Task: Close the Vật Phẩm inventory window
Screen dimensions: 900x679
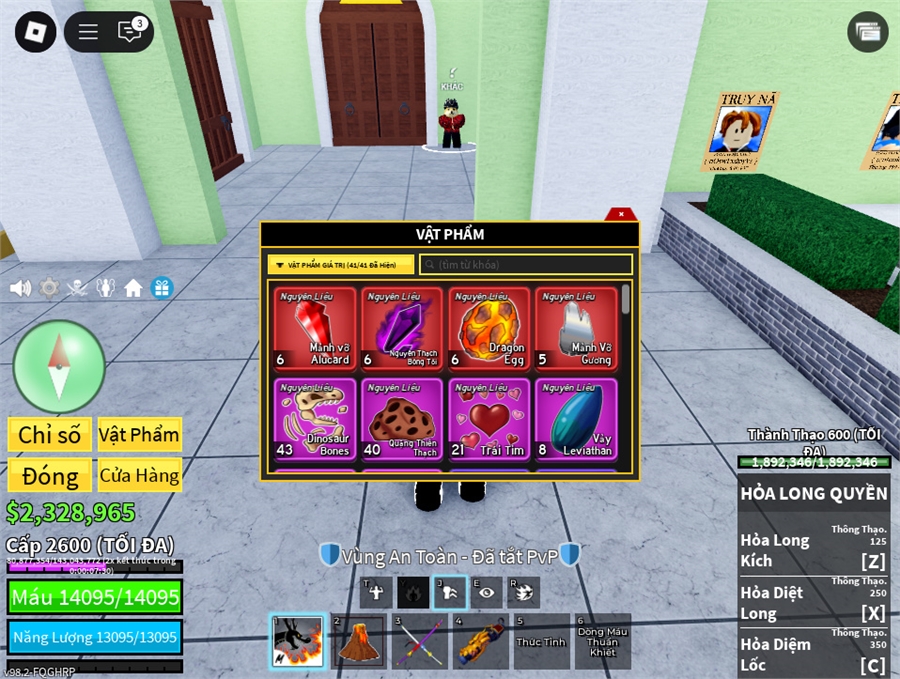Action: tap(621, 214)
